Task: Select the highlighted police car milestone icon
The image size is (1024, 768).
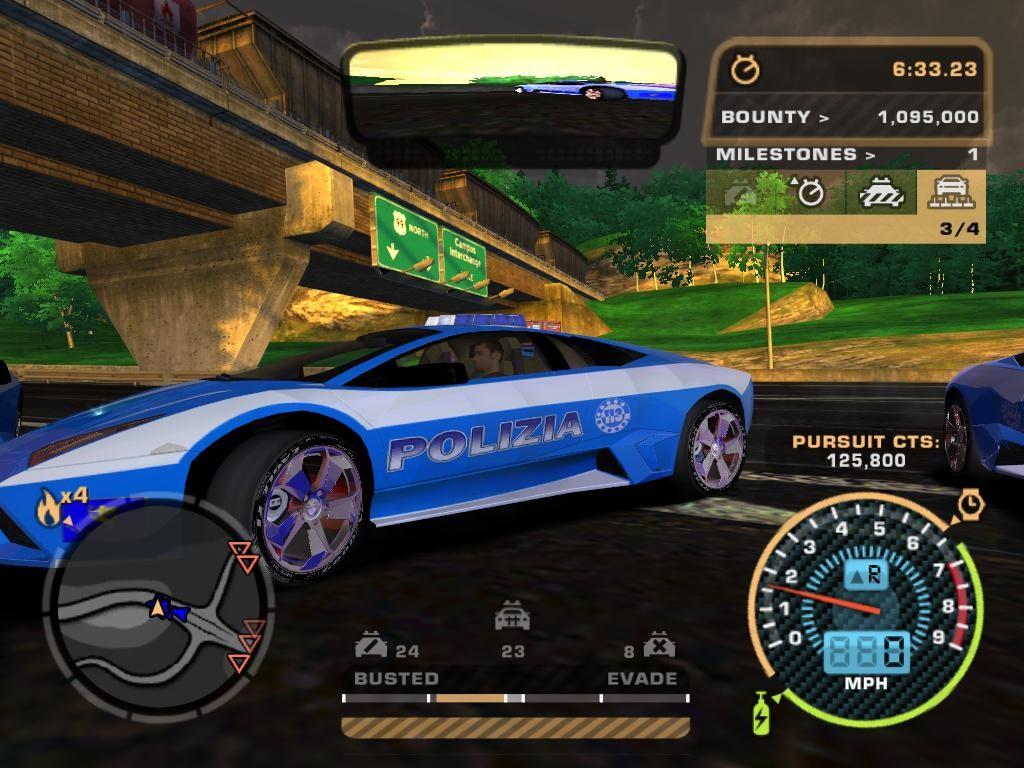Action: pos(950,192)
